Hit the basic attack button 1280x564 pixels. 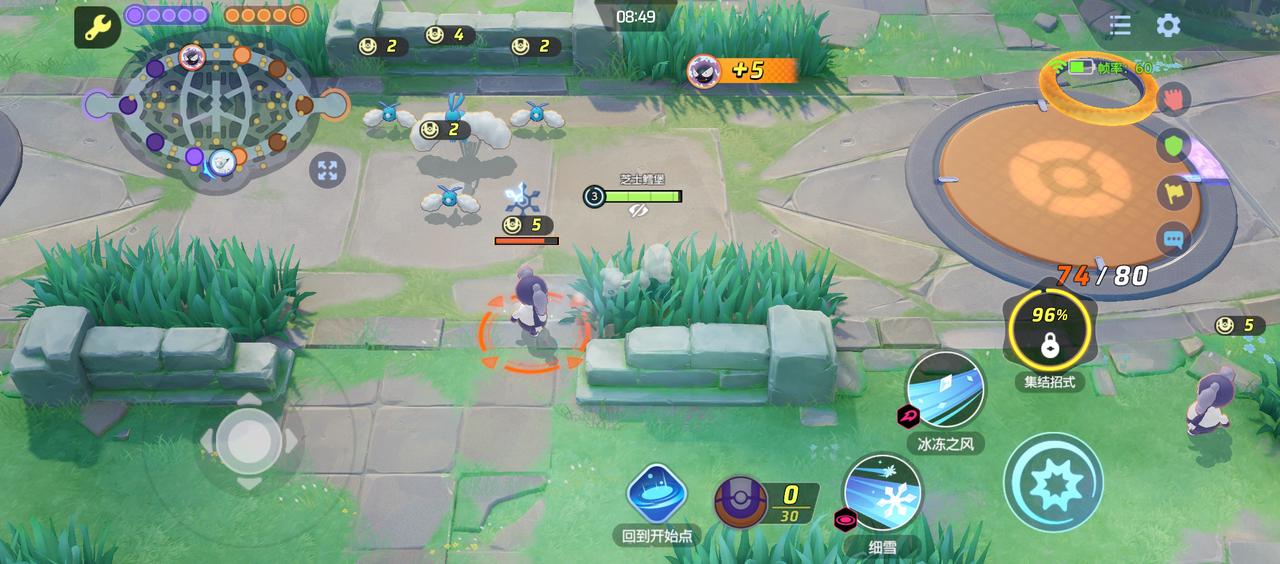click(1053, 483)
